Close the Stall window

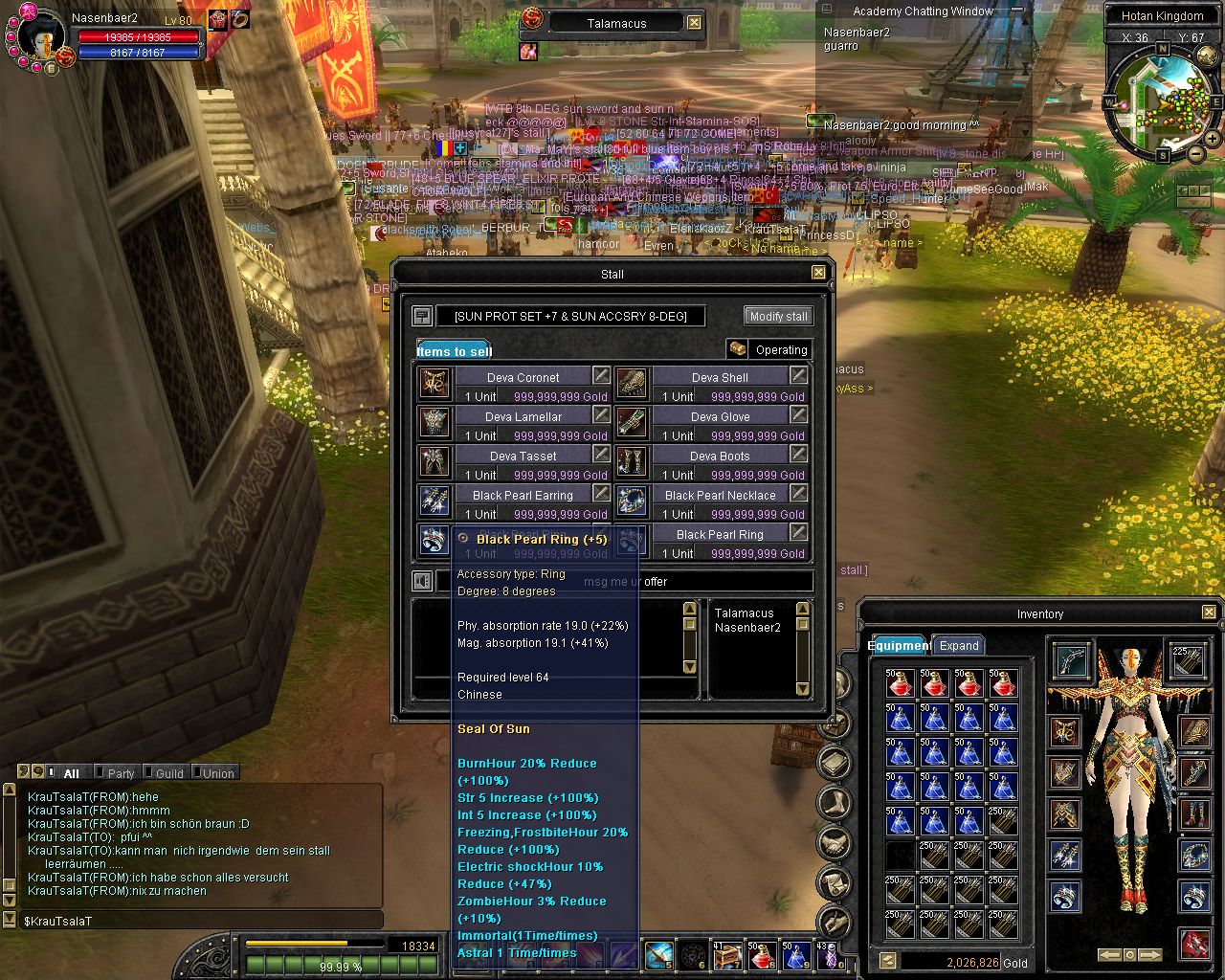[818, 273]
